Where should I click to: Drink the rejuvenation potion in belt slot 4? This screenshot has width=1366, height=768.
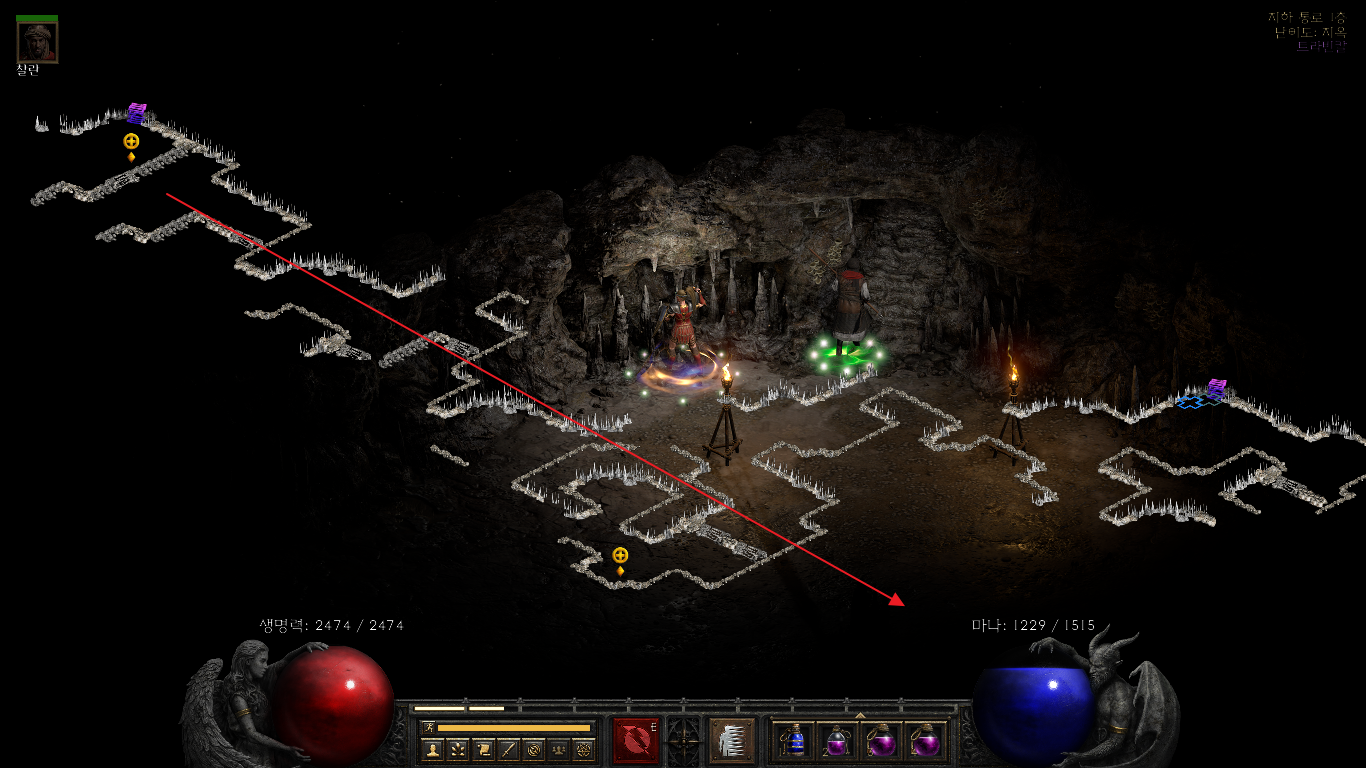[x=926, y=742]
